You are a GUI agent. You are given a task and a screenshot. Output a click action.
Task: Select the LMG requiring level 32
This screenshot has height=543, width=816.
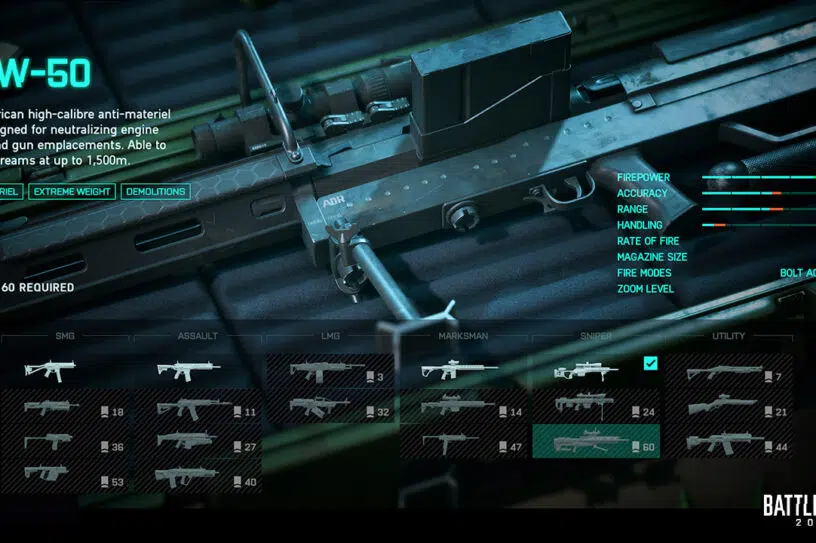click(x=331, y=407)
